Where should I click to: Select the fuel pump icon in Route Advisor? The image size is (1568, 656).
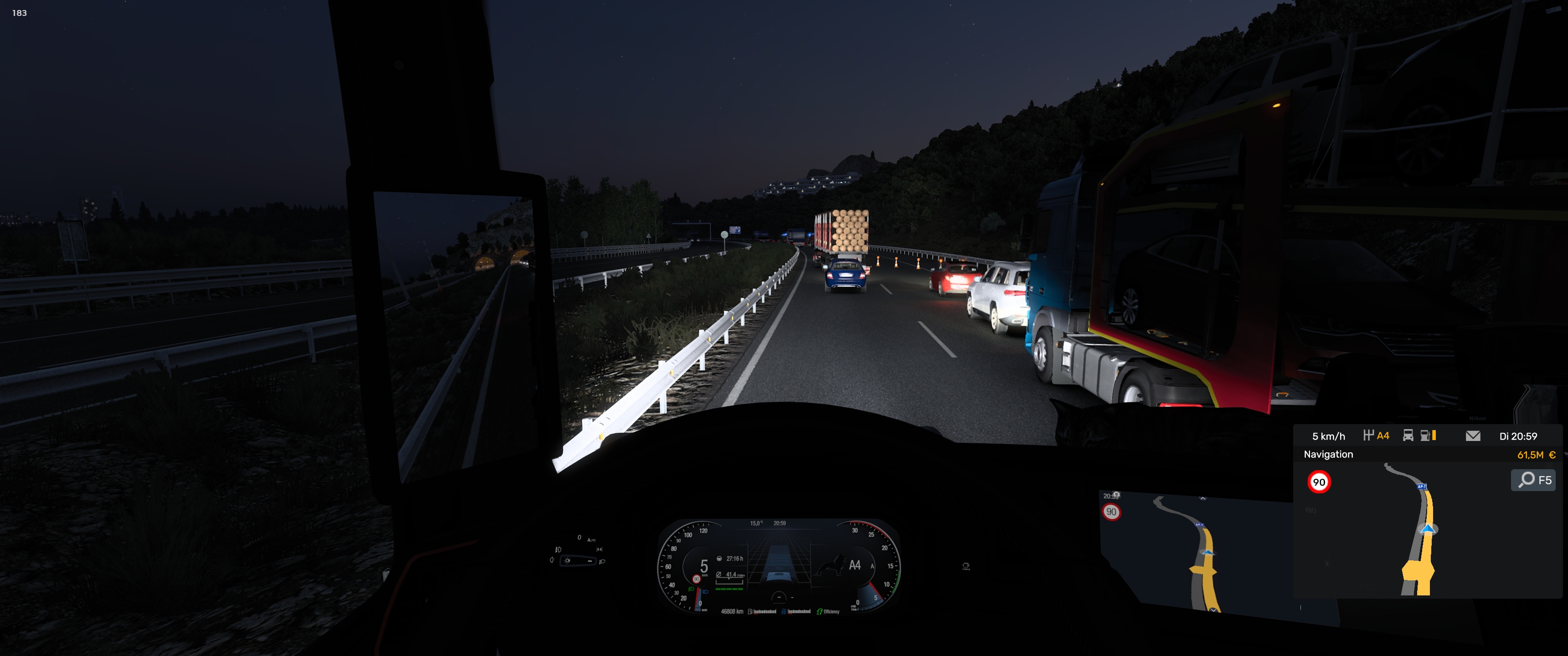pyautogui.click(x=1426, y=436)
